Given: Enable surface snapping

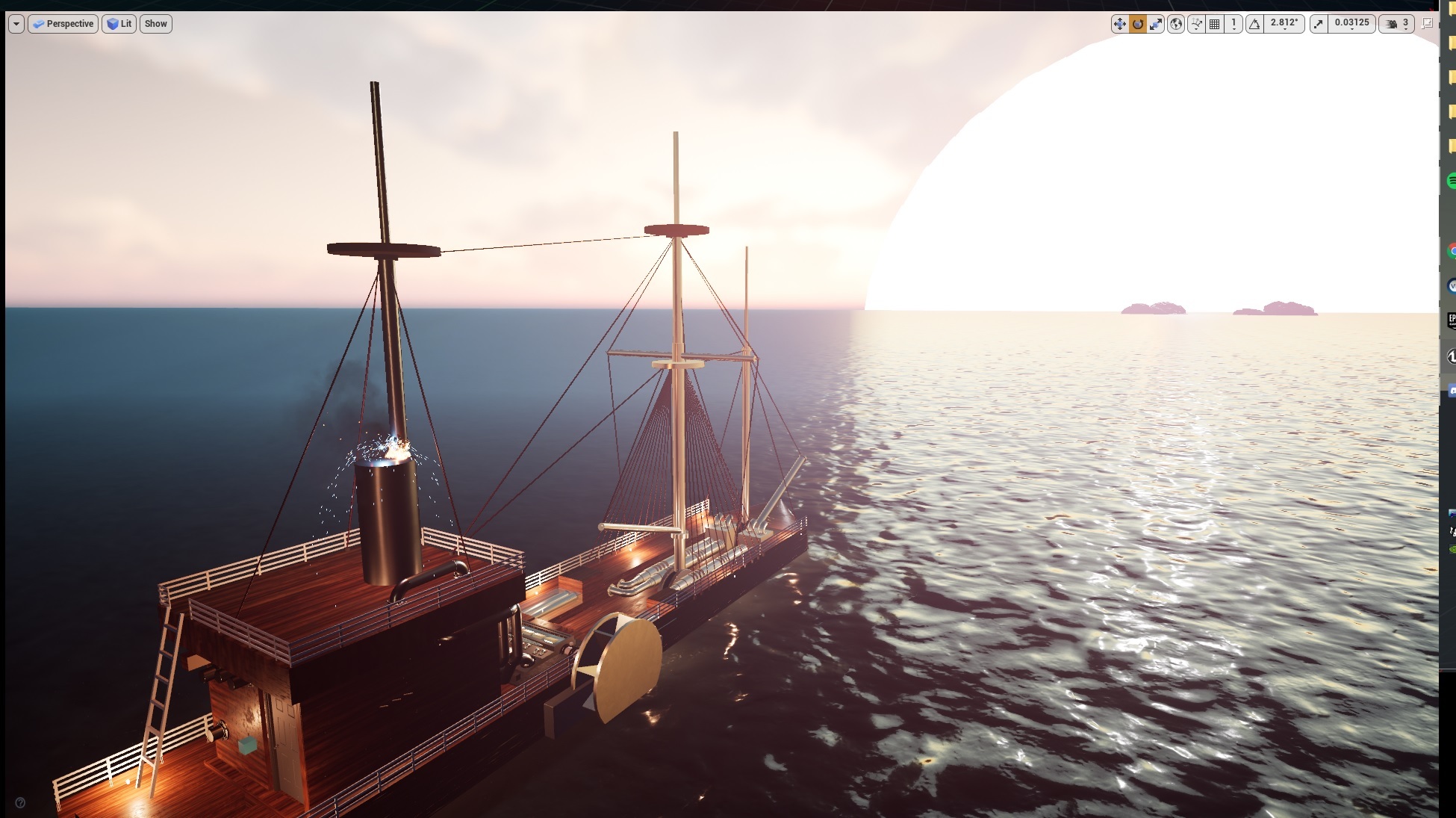Looking at the screenshot, I should click(1196, 24).
